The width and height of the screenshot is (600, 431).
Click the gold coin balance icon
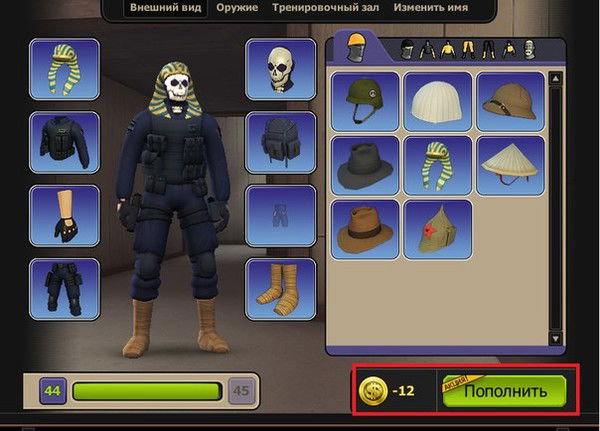374,390
